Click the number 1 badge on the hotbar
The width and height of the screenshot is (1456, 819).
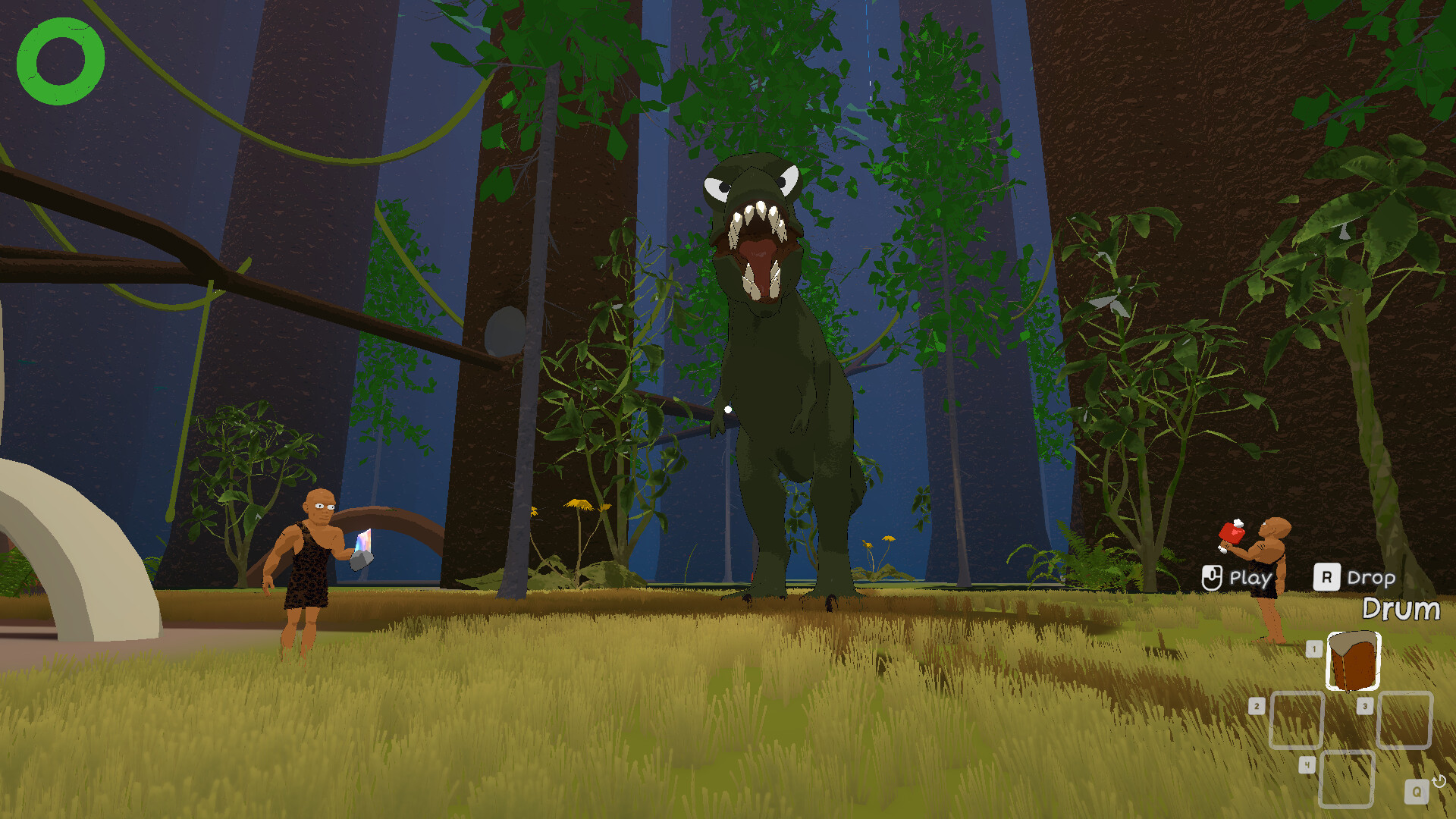(x=1313, y=648)
